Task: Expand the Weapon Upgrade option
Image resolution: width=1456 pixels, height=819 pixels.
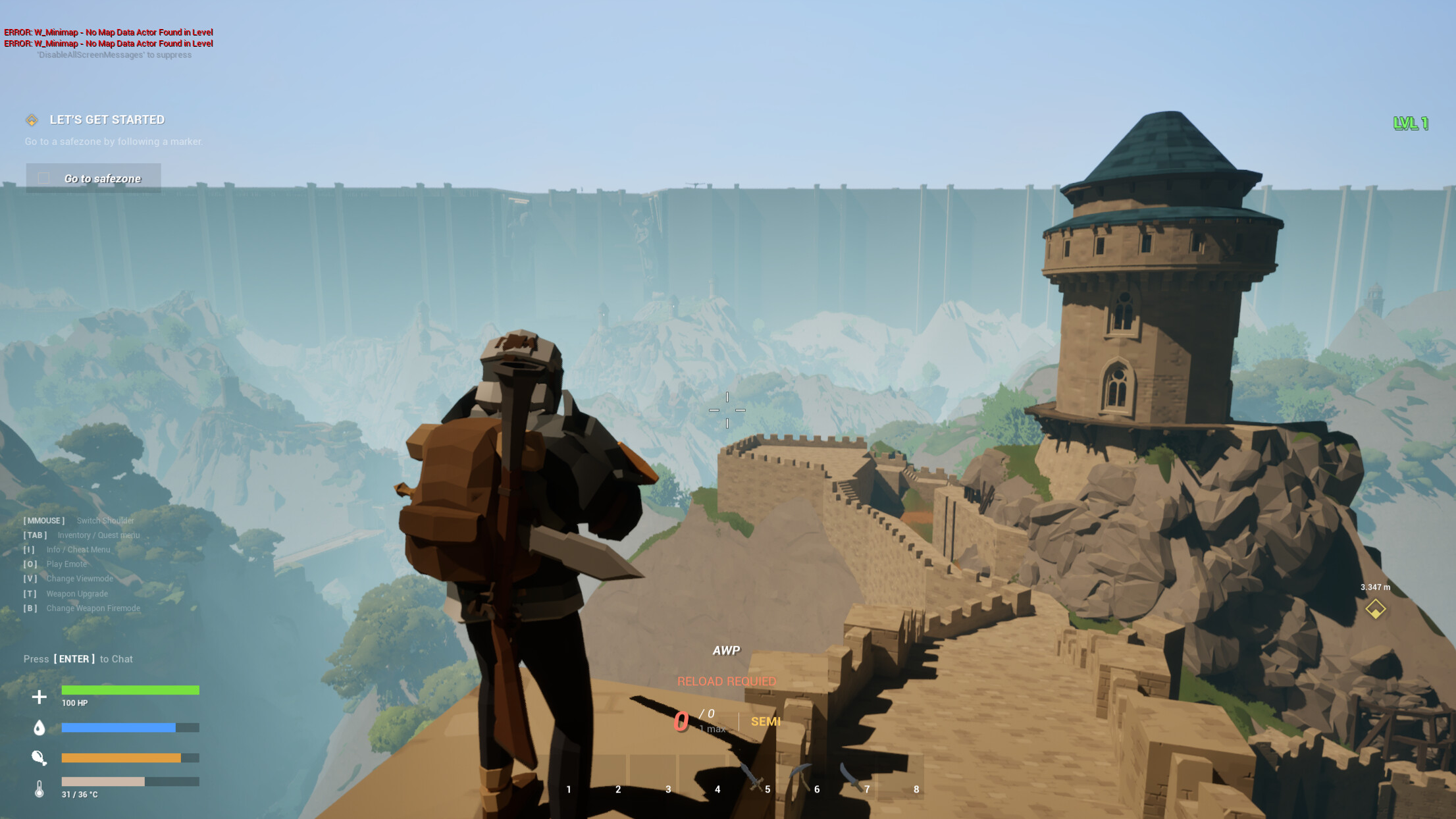Action: (x=77, y=593)
